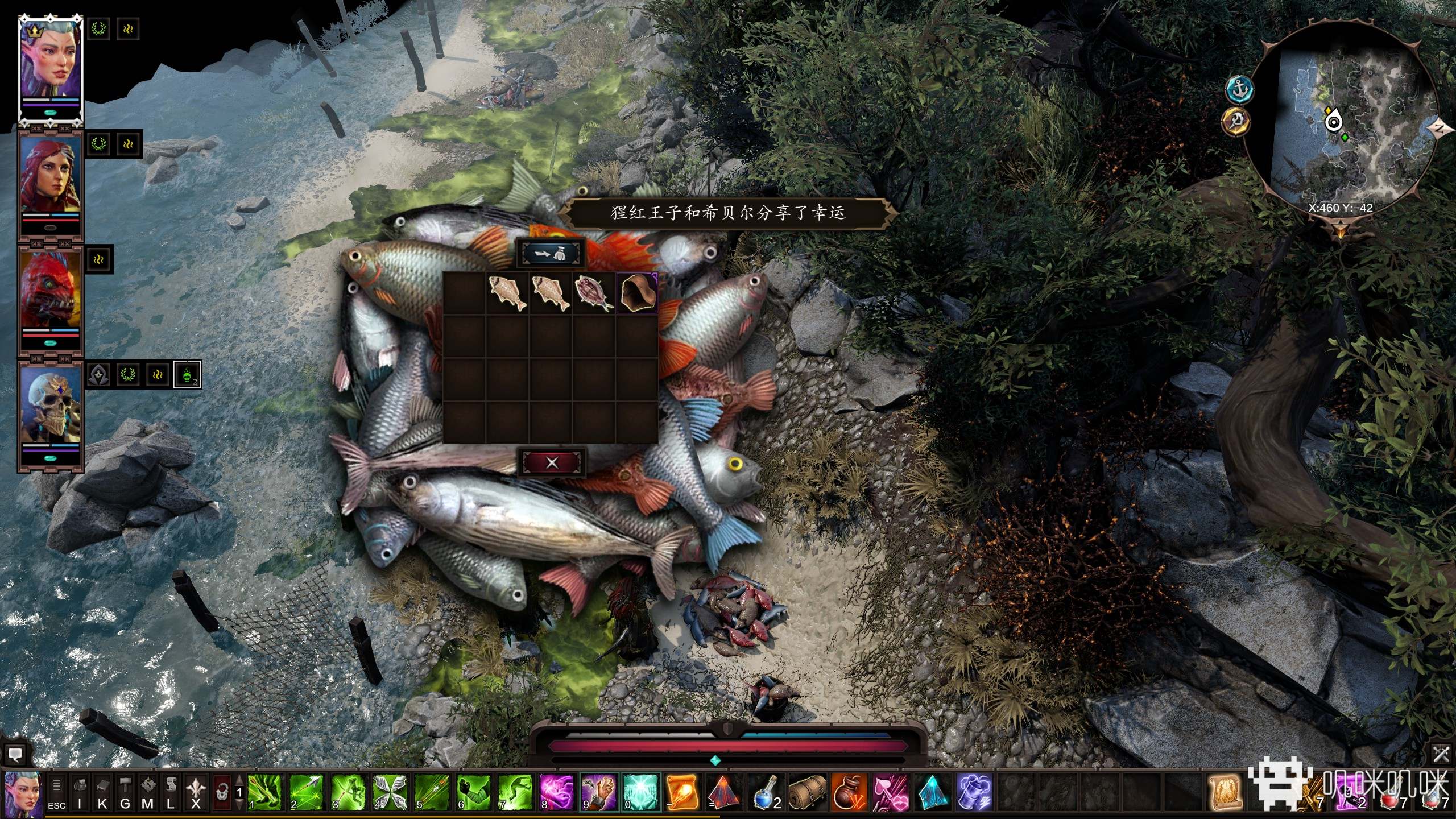Cast the fireball scroll from hotbar
The image size is (1456, 819).
click(x=681, y=792)
